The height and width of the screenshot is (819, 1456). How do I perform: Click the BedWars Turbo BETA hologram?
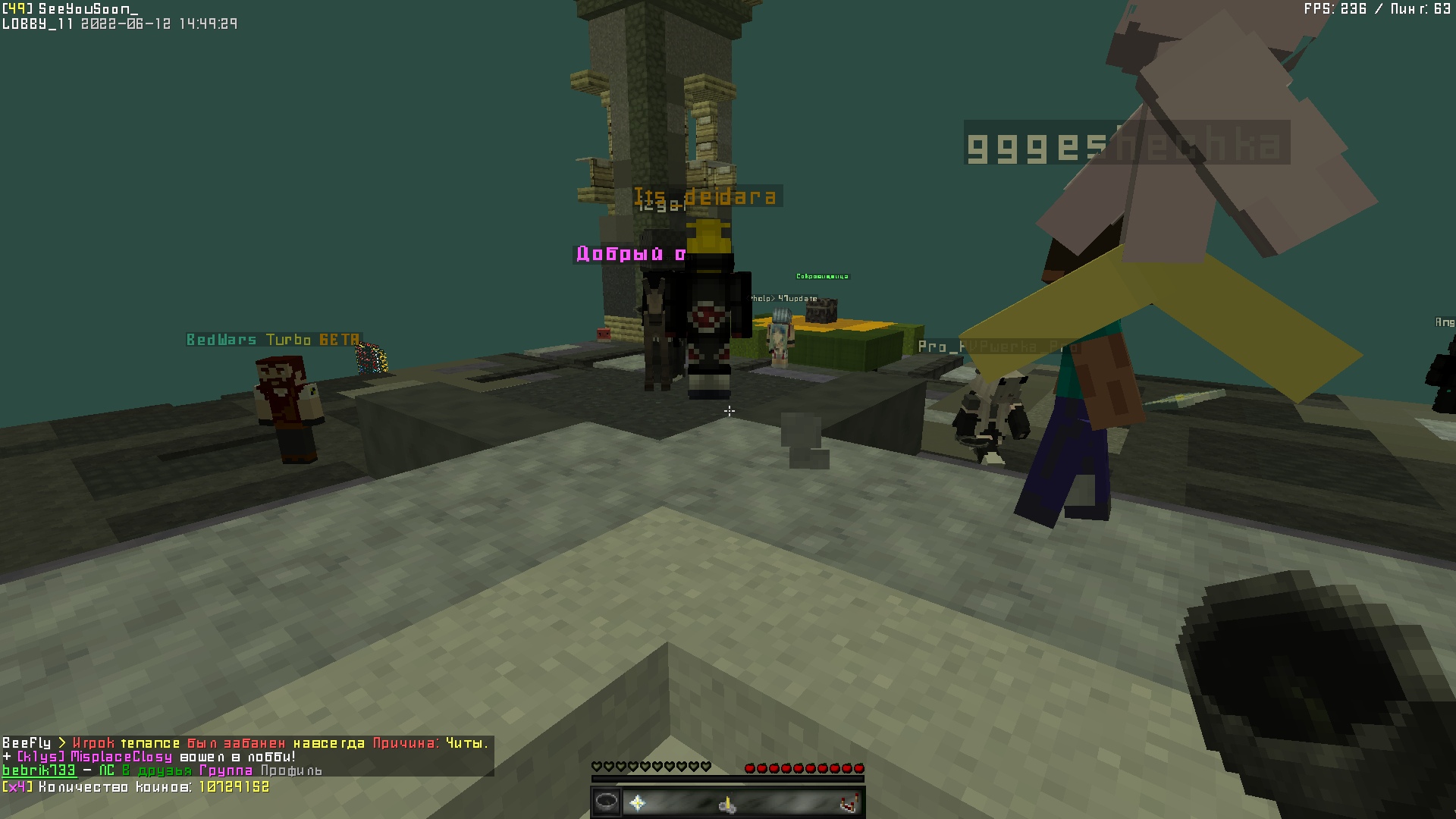(x=271, y=340)
